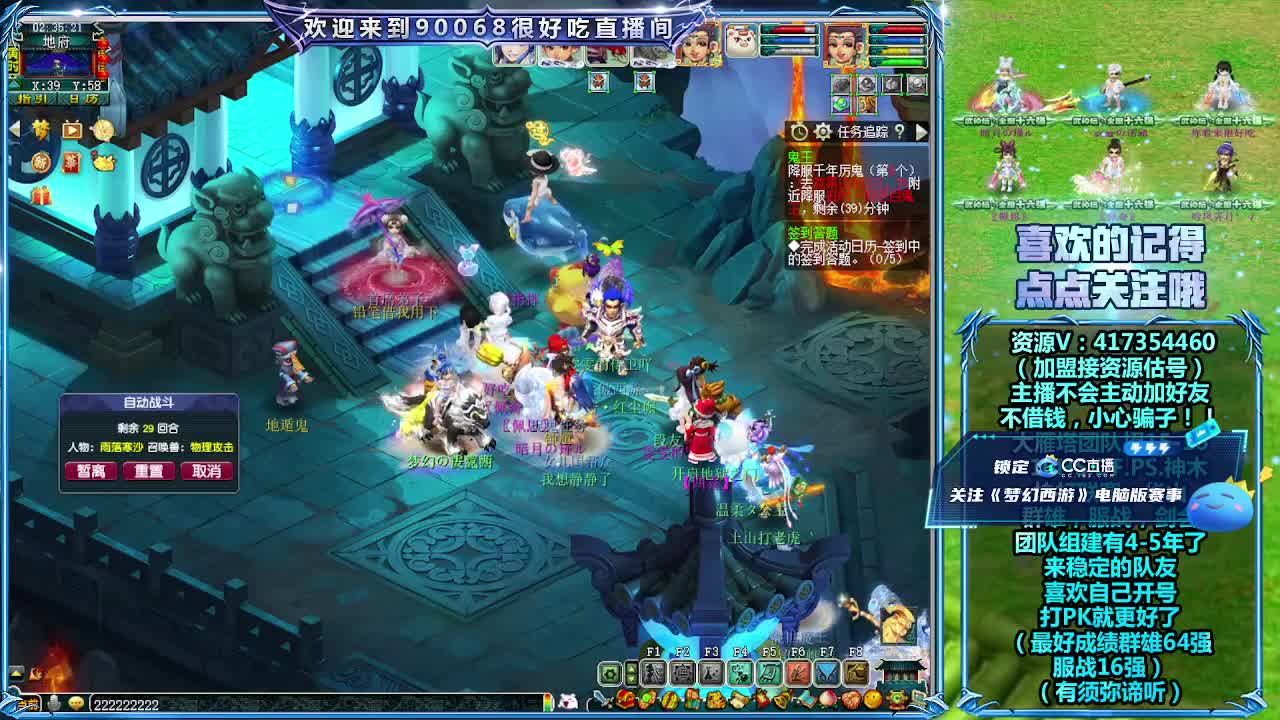This screenshot has width=1280, height=720.
Task: Click the treasure chest icon in item bar
Action: tap(624, 698)
